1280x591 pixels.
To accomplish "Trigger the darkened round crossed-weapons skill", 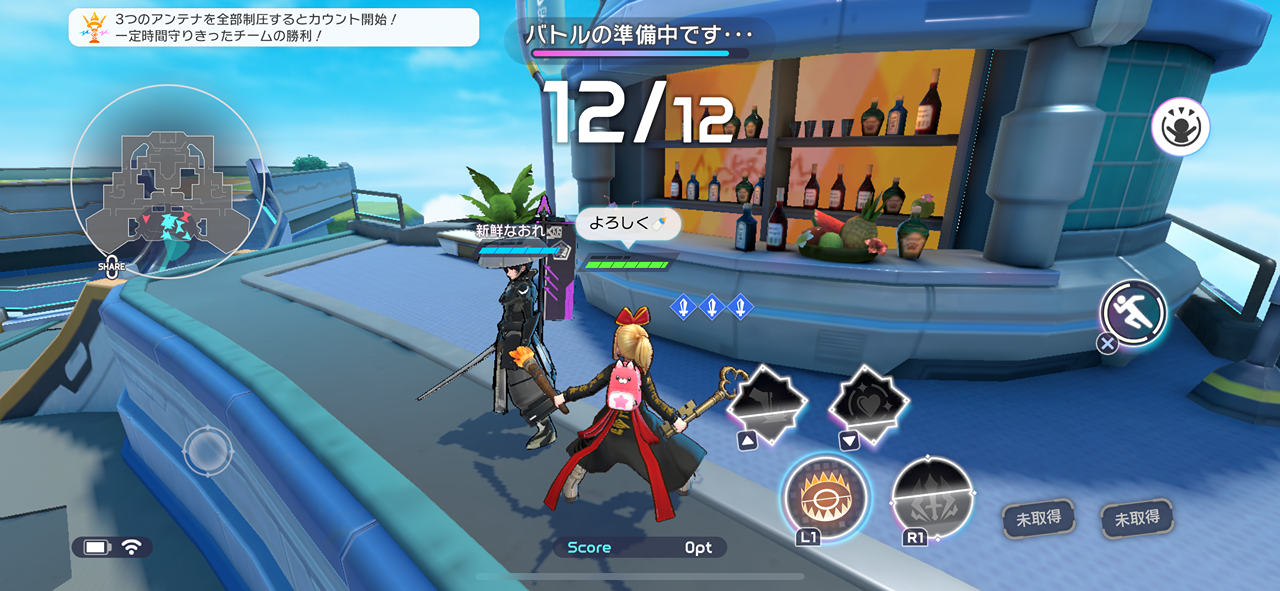I will (932, 499).
